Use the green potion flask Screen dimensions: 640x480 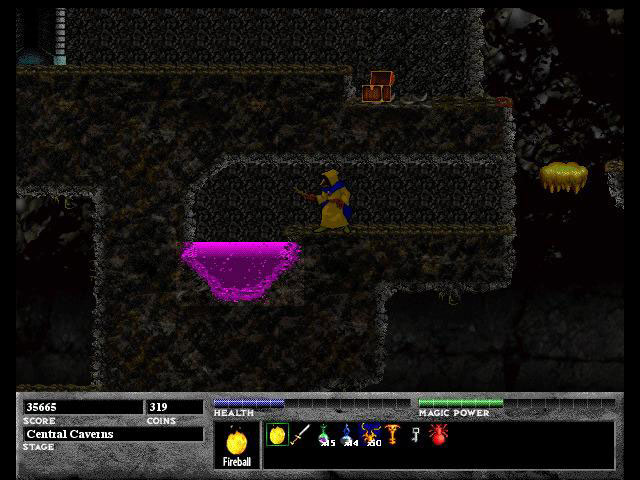[x=324, y=435]
